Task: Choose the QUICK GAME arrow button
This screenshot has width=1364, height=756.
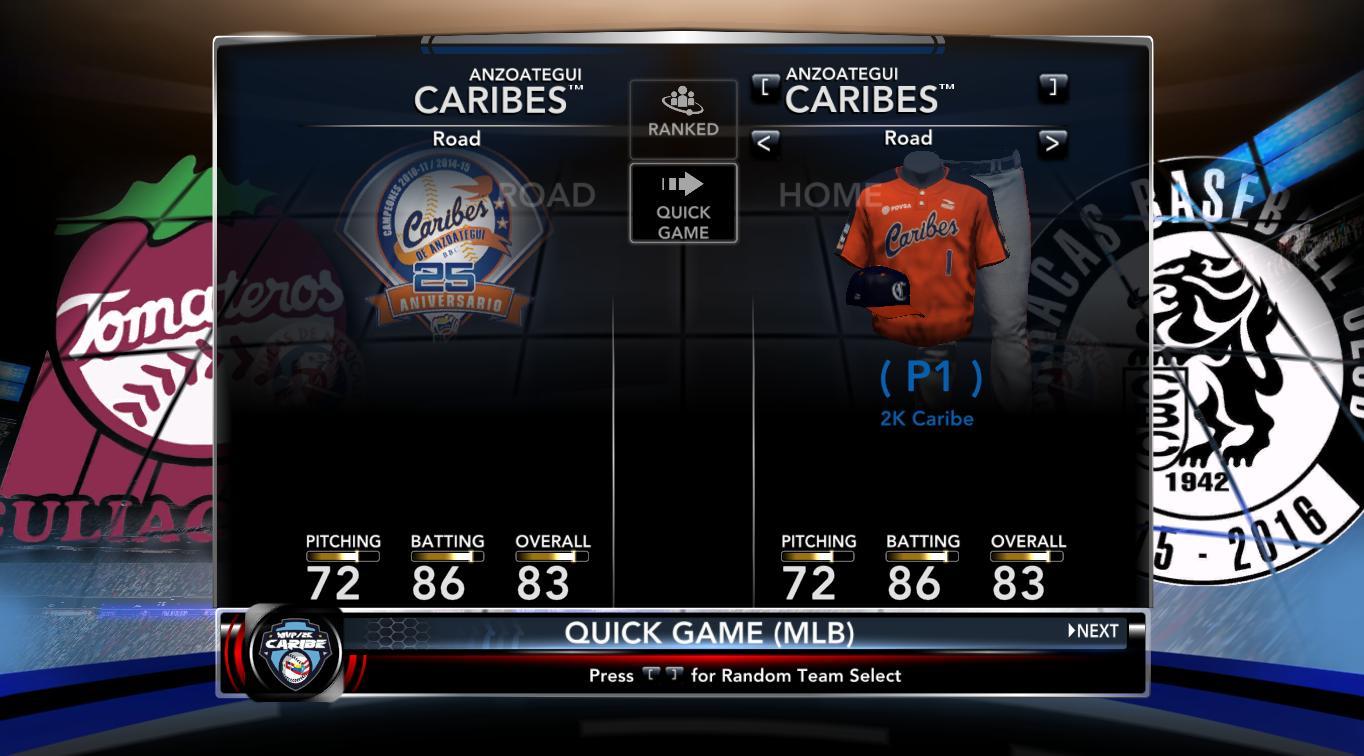Action: coord(683,204)
